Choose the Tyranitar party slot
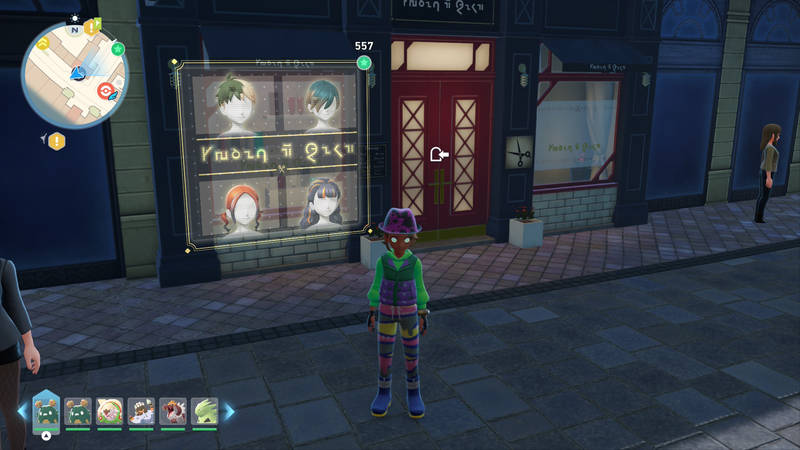 tap(203, 410)
